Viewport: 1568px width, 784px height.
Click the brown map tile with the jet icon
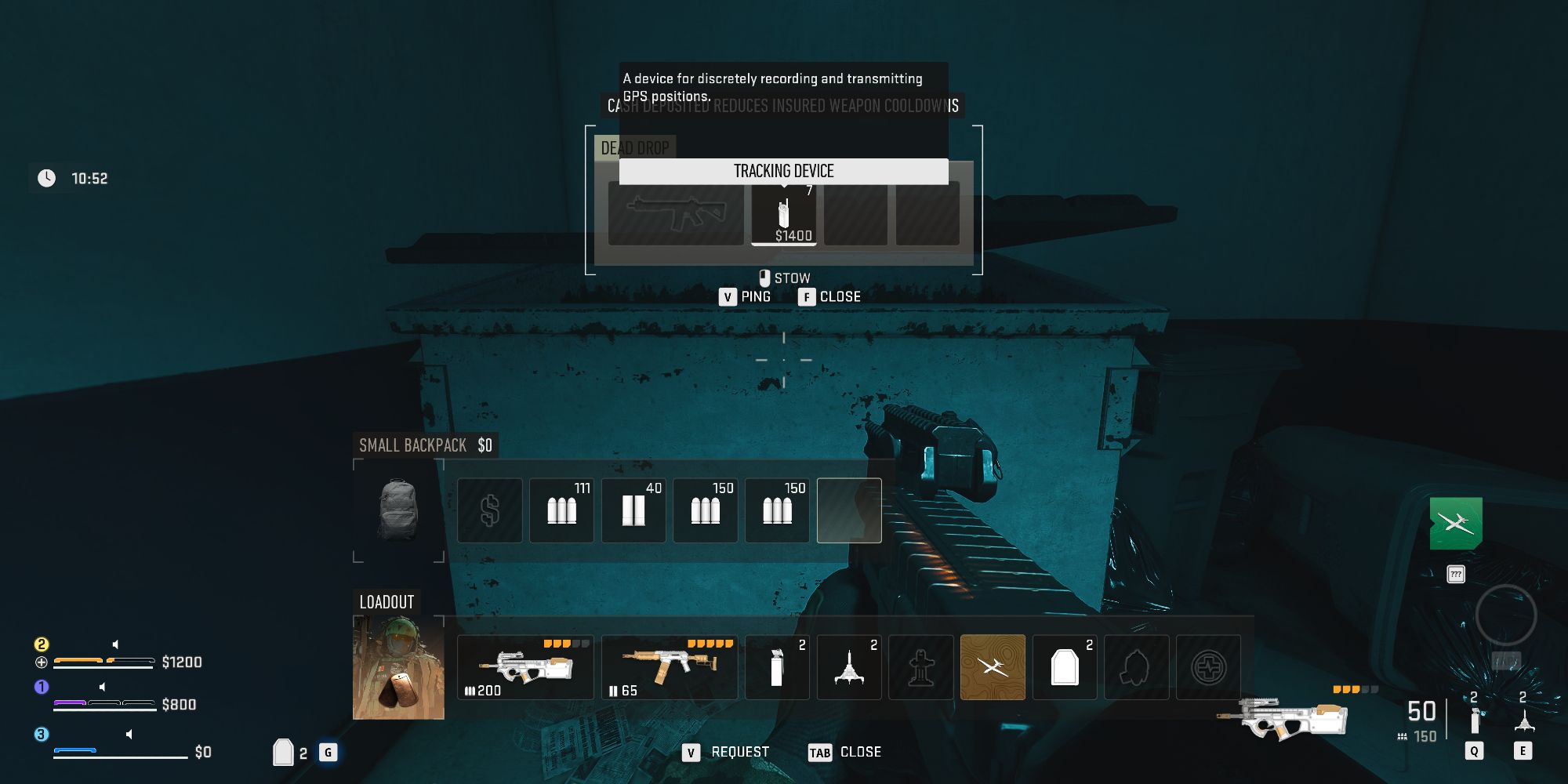[993, 667]
